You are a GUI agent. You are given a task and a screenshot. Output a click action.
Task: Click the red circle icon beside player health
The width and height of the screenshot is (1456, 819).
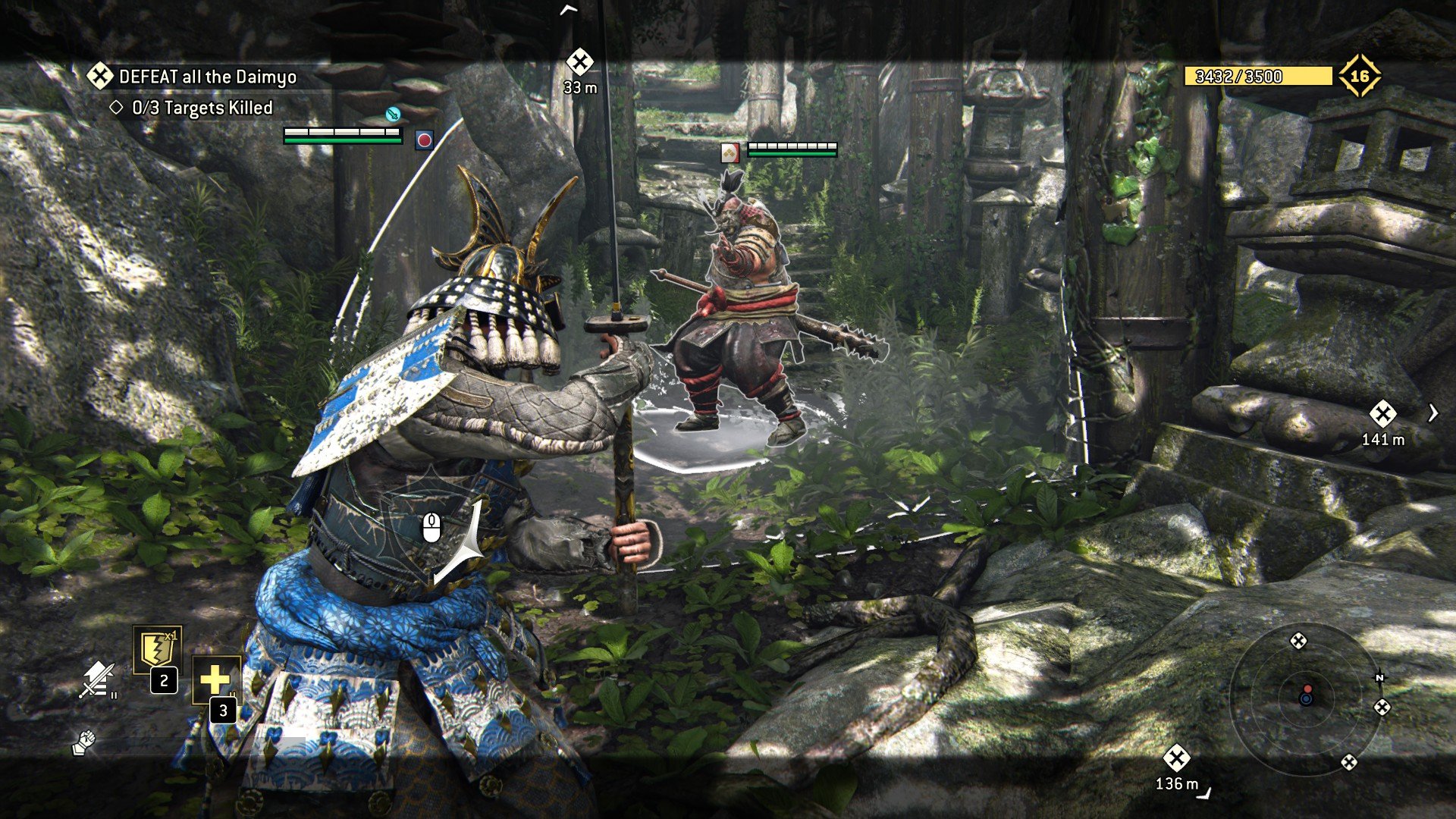click(x=424, y=140)
